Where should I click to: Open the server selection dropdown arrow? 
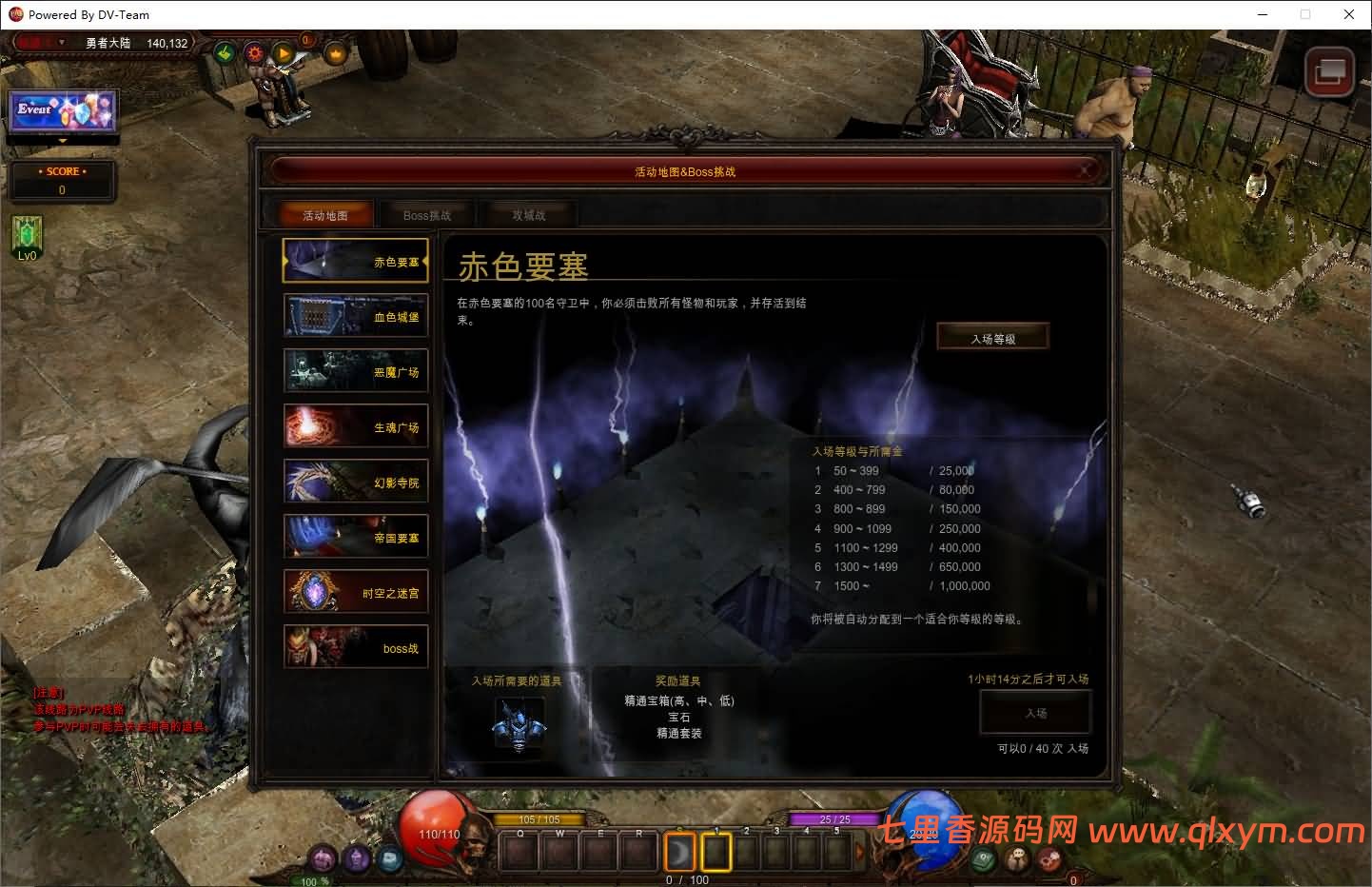(x=62, y=43)
